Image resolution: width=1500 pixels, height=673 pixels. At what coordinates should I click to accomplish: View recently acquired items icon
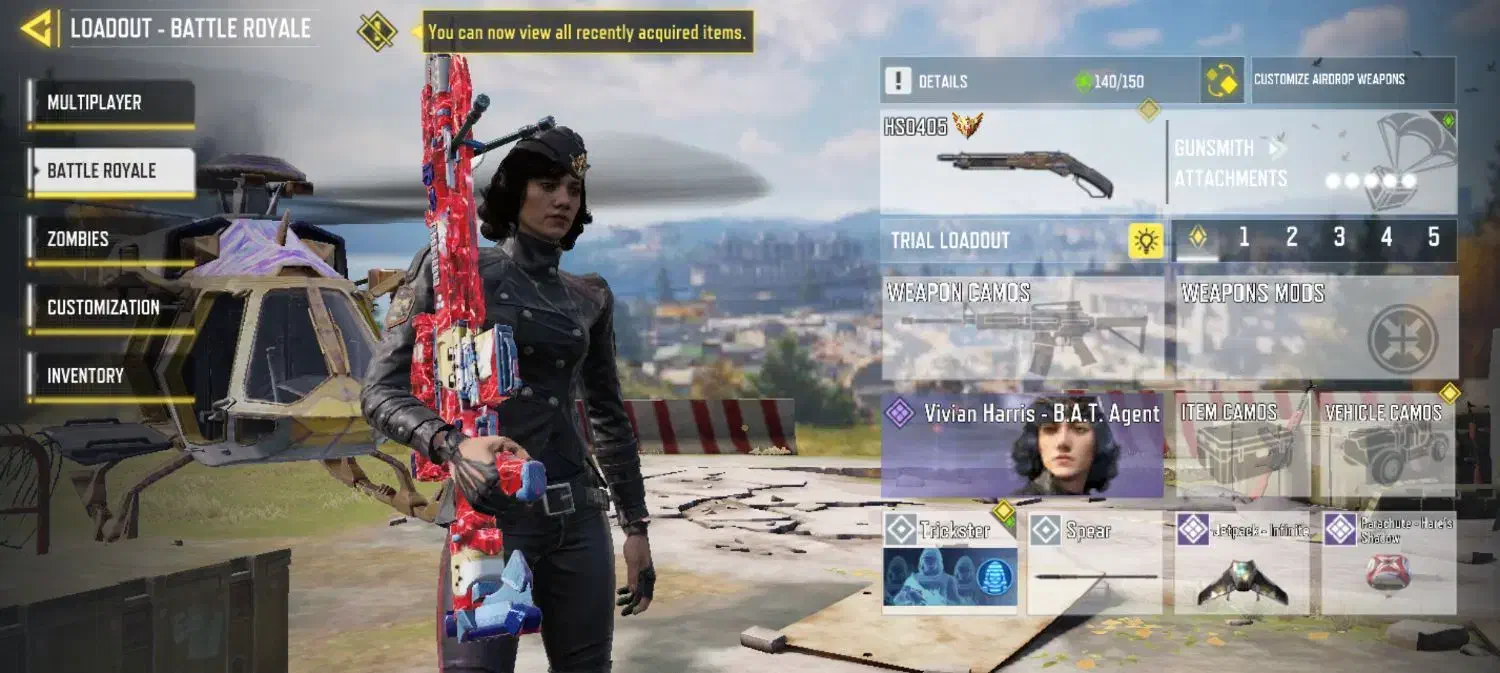(377, 32)
